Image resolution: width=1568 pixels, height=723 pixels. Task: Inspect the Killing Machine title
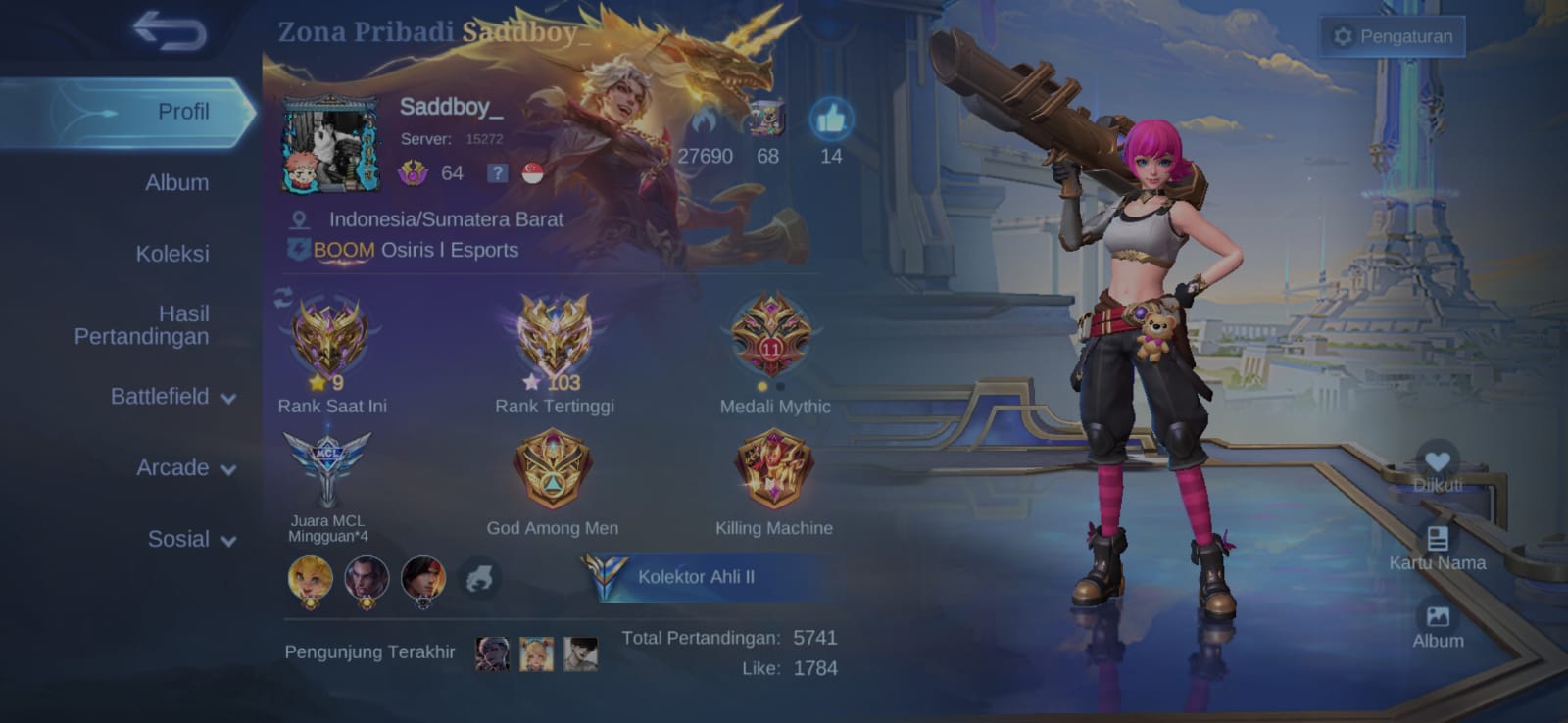pyautogui.click(x=773, y=469)
